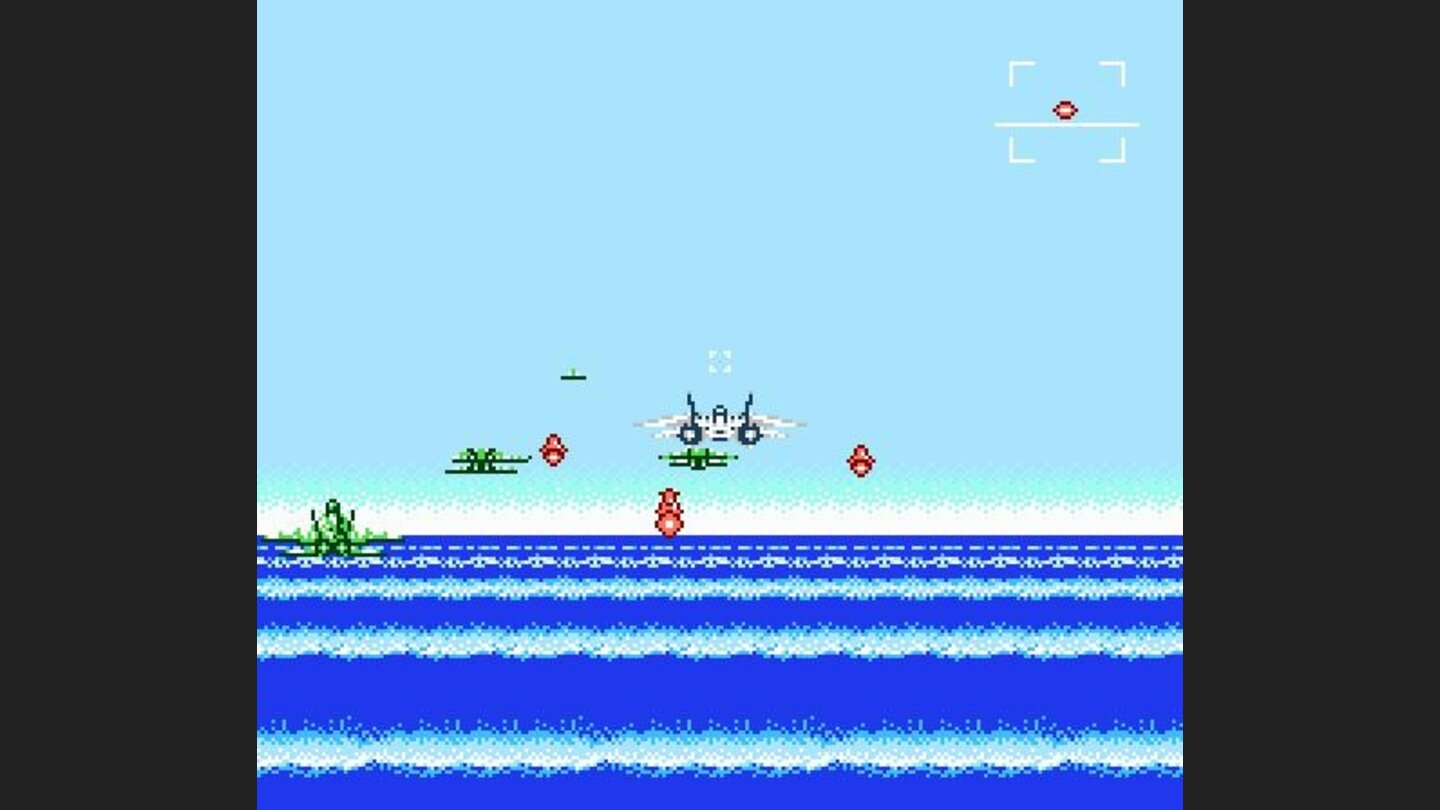Click the jet's left engine exhaust
Screen dimensions: 1440x810
click(x=690, y=434)
